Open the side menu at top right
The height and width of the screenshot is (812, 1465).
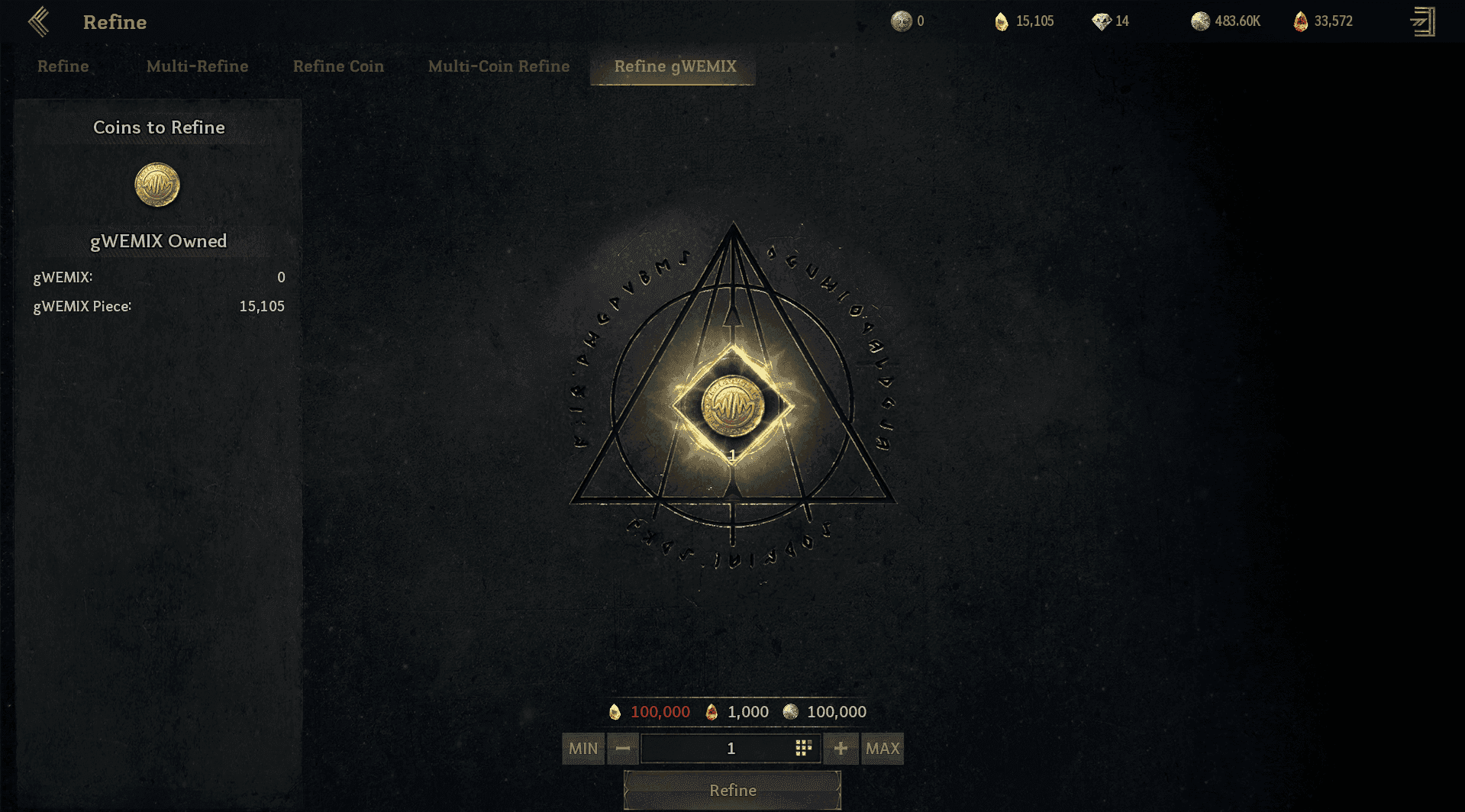[x=1422, y=21]
